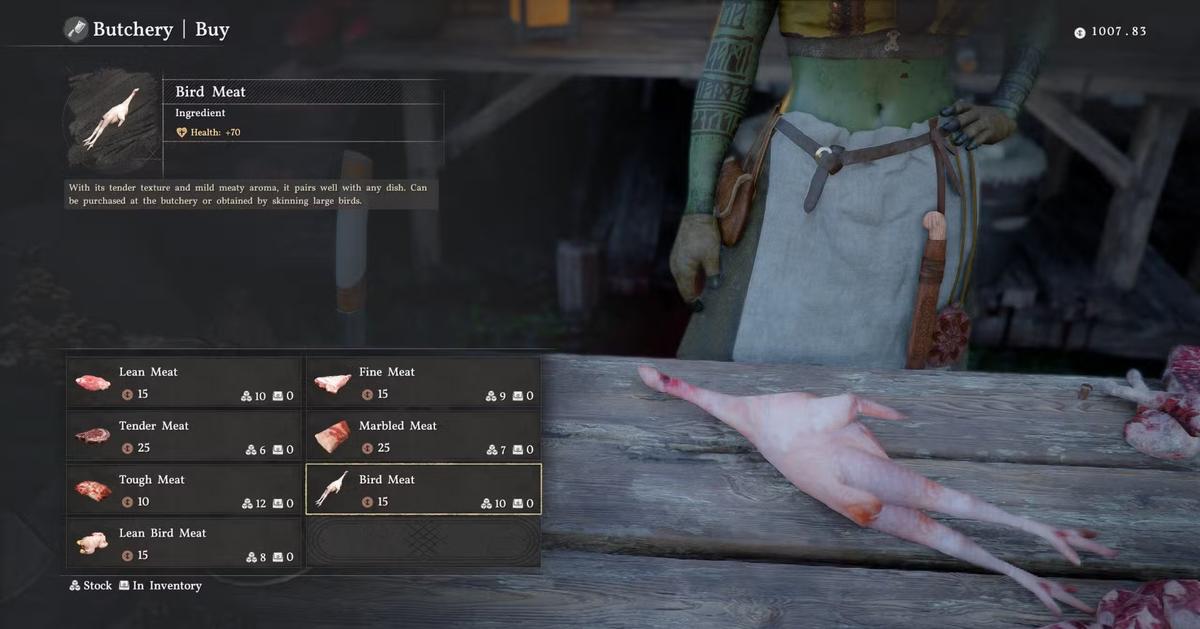
Task: Select the Lean Bird Meat row
Action: 184,543
